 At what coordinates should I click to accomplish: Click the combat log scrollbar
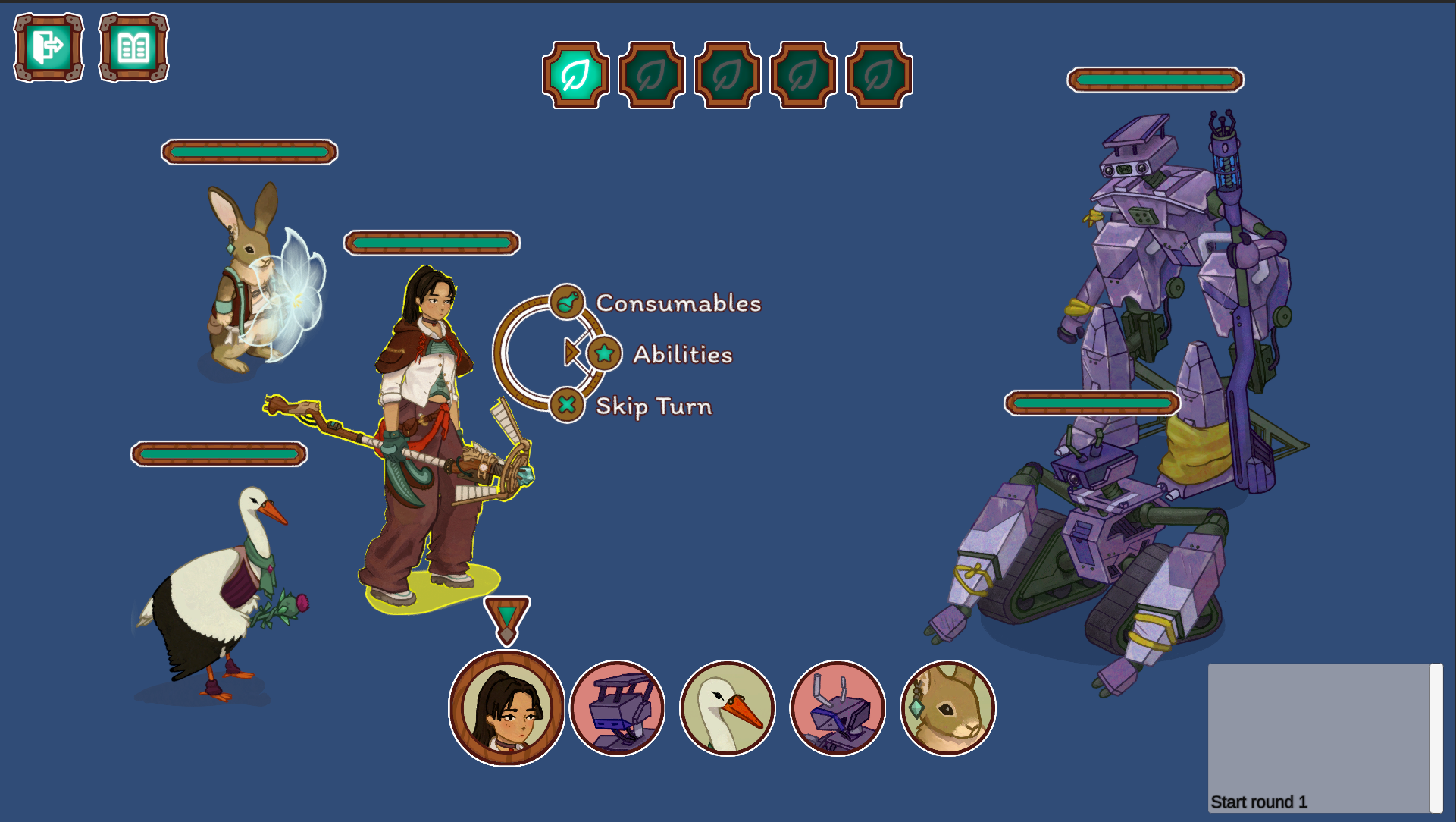point(1436,738)
